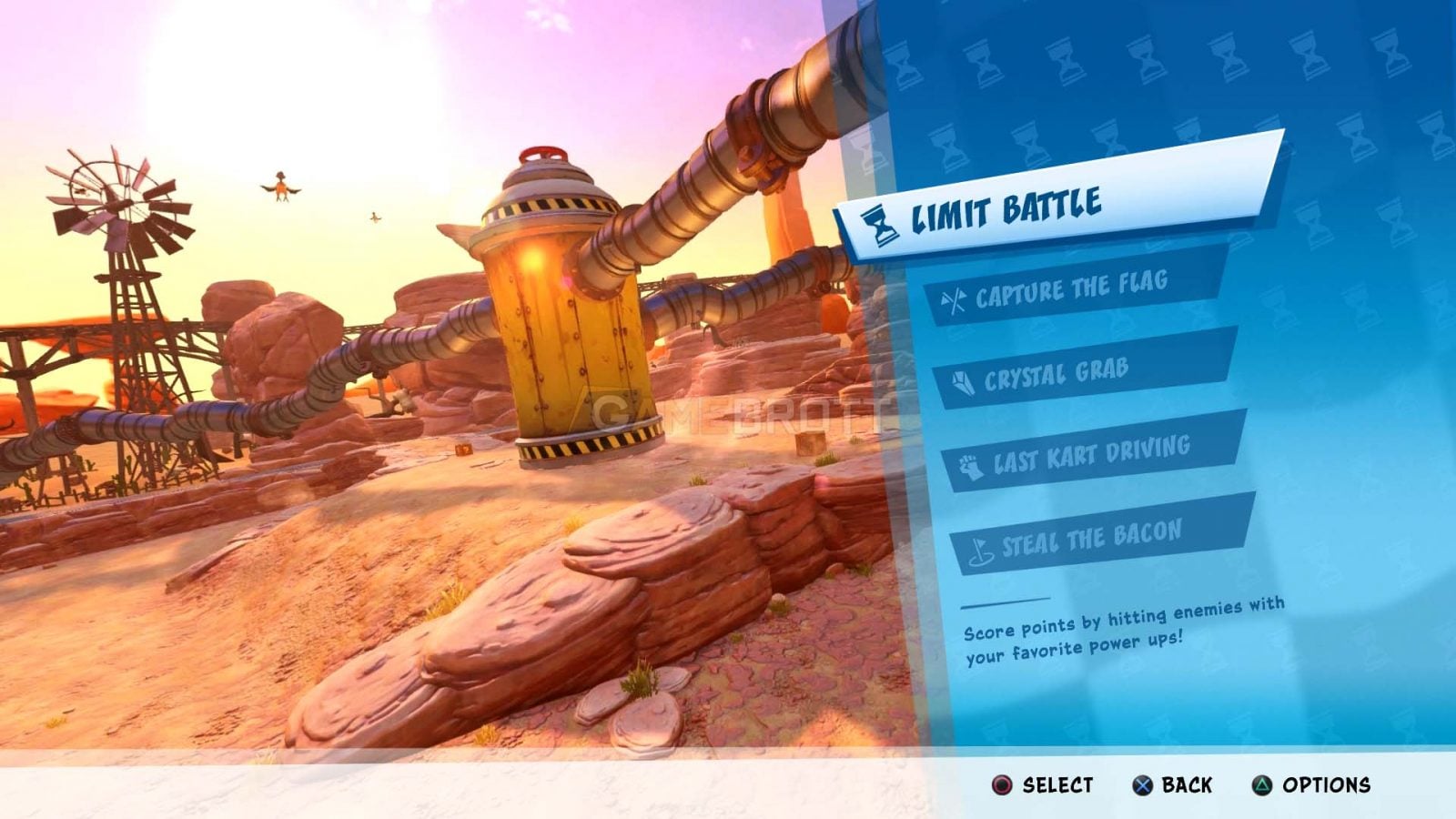Click the Back prompt text
1456x819 pixels.
tap(1186, 782)
